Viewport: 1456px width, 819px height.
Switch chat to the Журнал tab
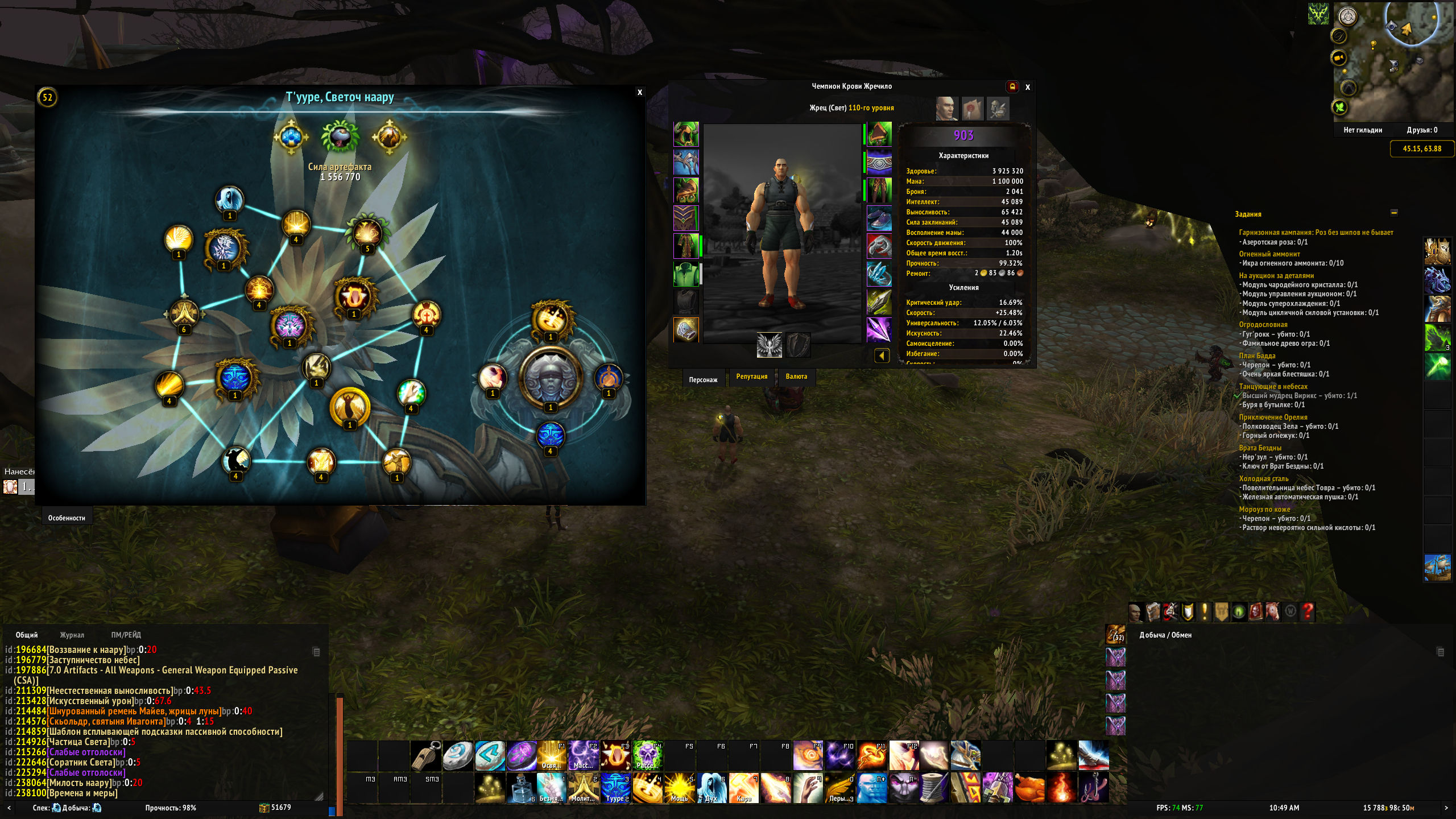pyautogui.click(x=72, y=635)
